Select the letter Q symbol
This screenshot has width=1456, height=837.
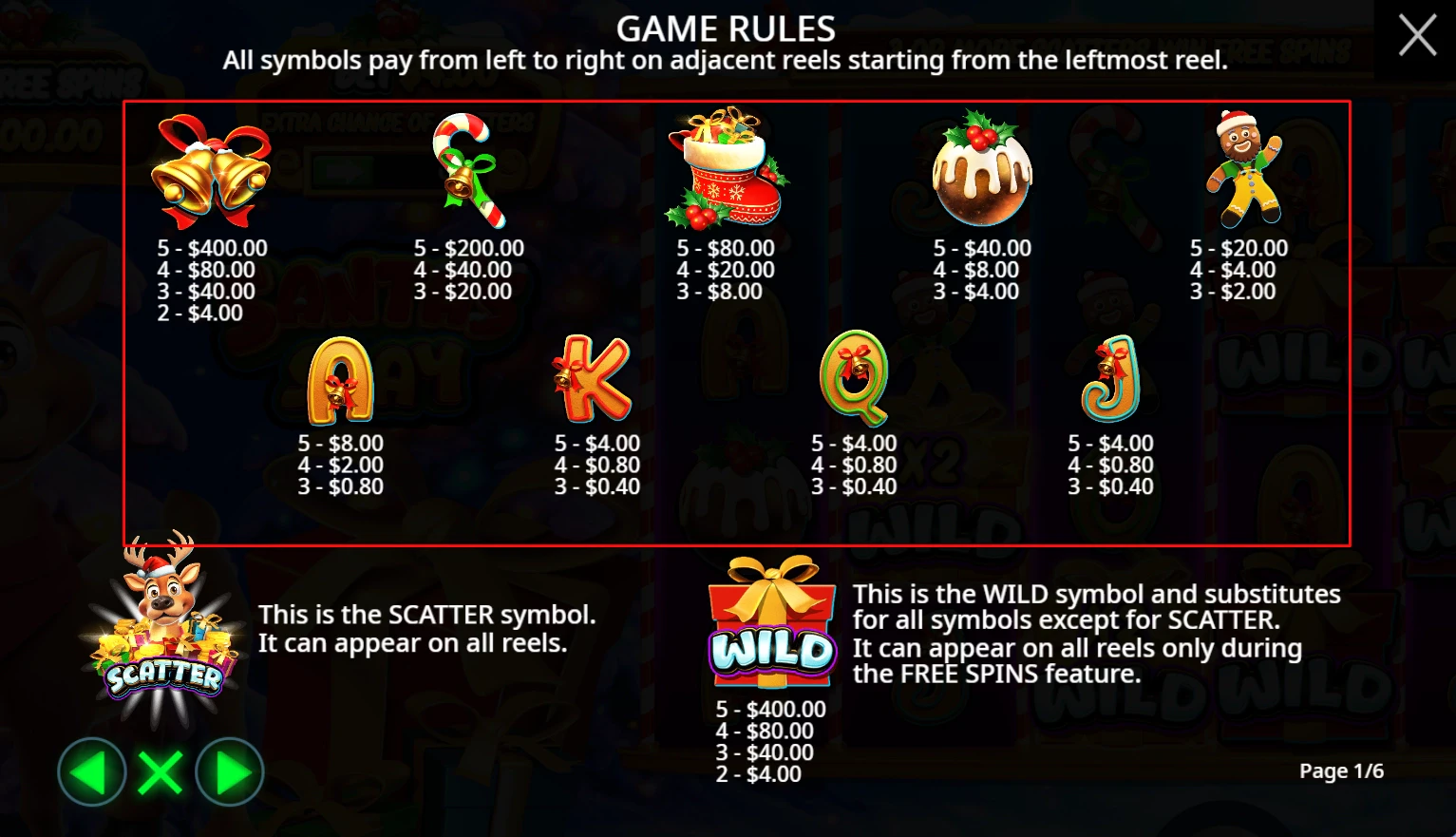pos(853,380)
